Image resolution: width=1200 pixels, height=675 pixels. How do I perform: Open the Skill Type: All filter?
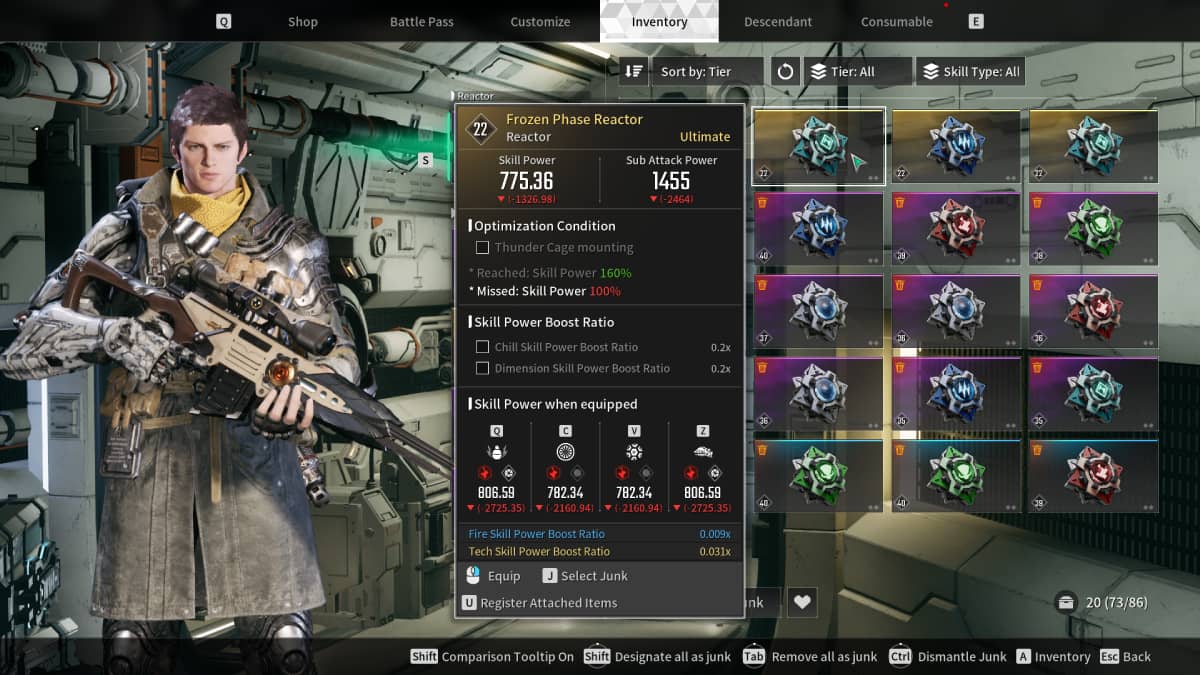(x=970, y=72)
